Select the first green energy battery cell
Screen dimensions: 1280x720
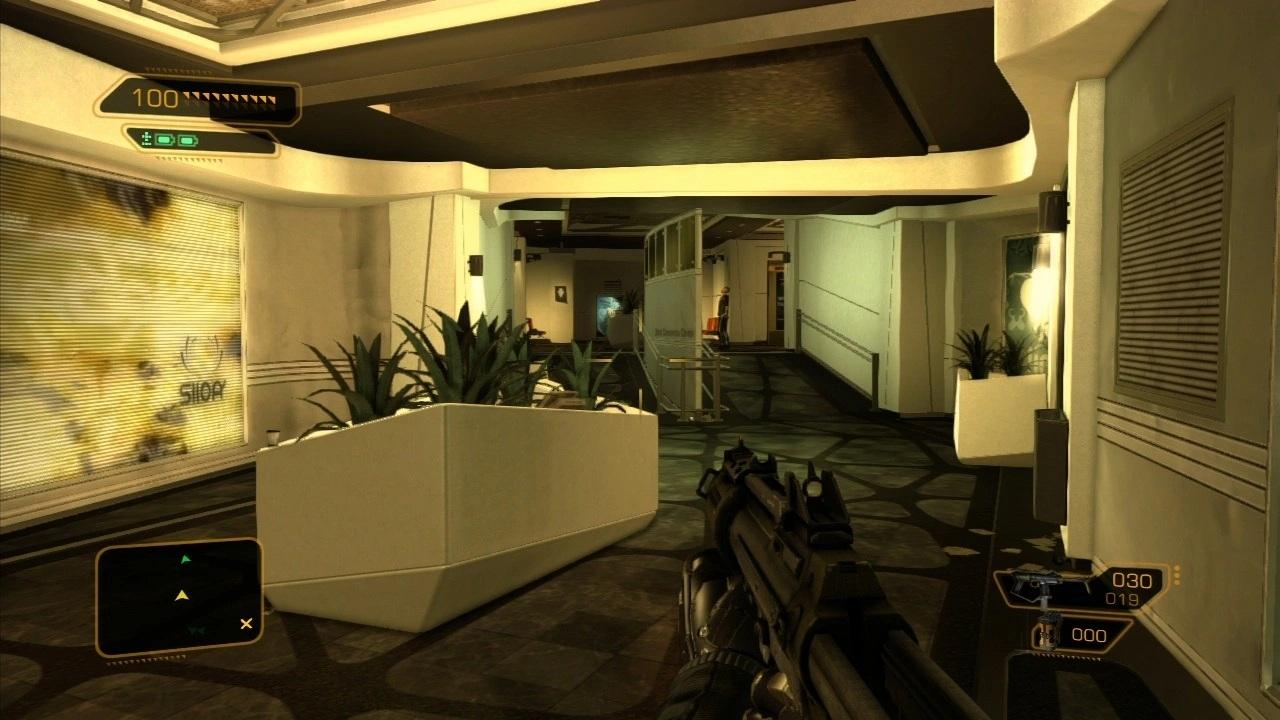pyautogui.click(x=165, y=139)
